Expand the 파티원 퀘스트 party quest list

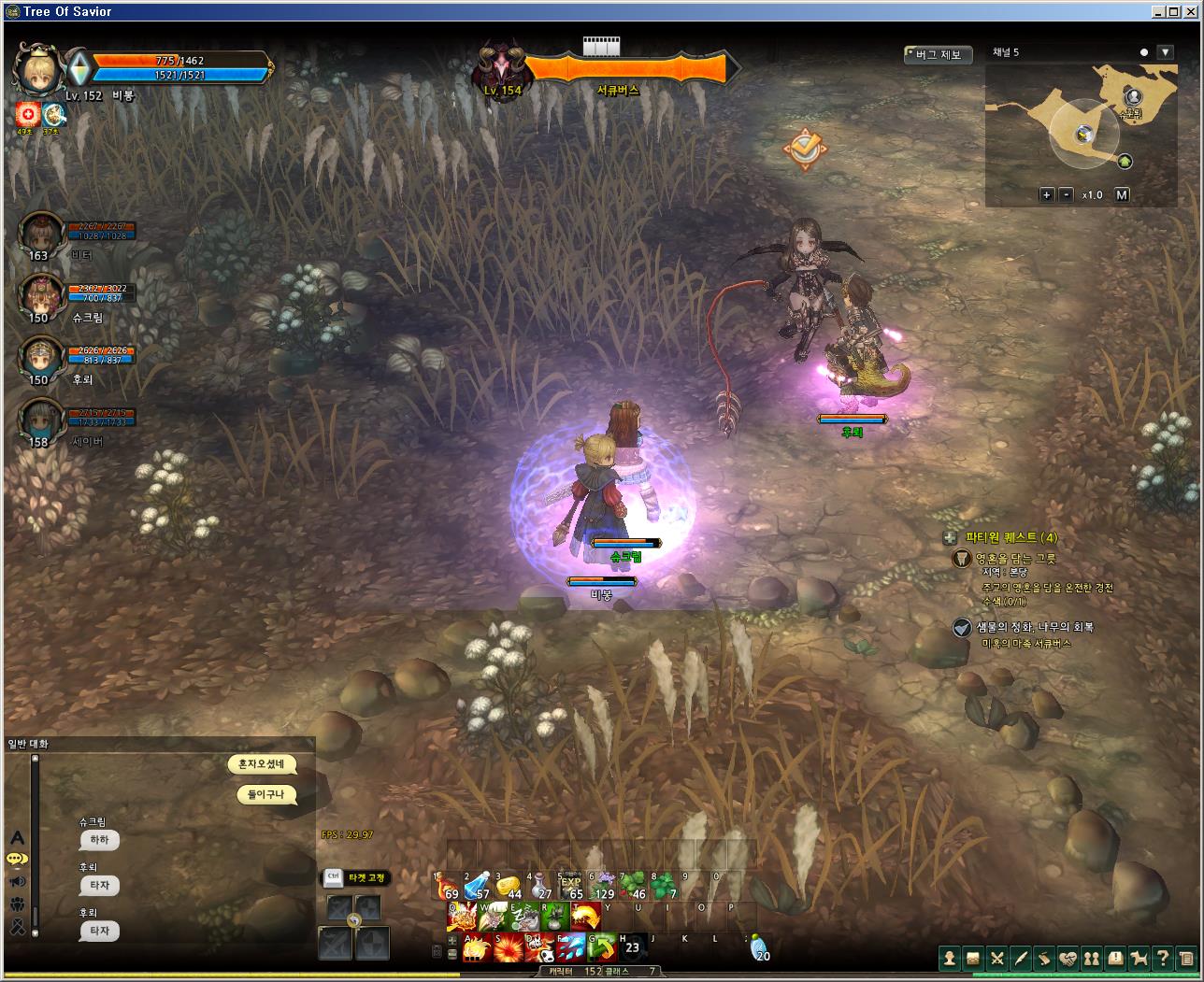pyautogui.click(x=950, y=537)
